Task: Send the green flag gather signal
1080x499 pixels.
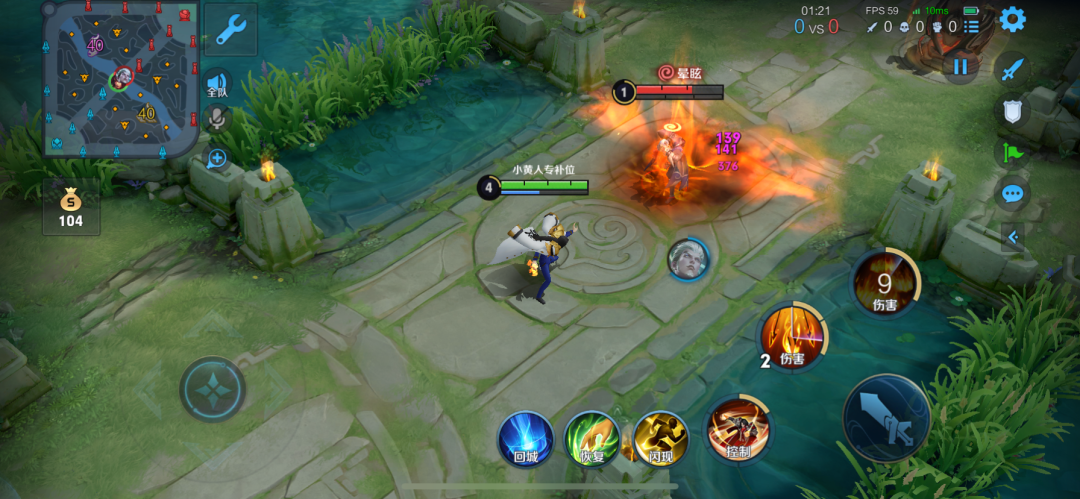Action: pyautogui.click(x=1012, y=153)
